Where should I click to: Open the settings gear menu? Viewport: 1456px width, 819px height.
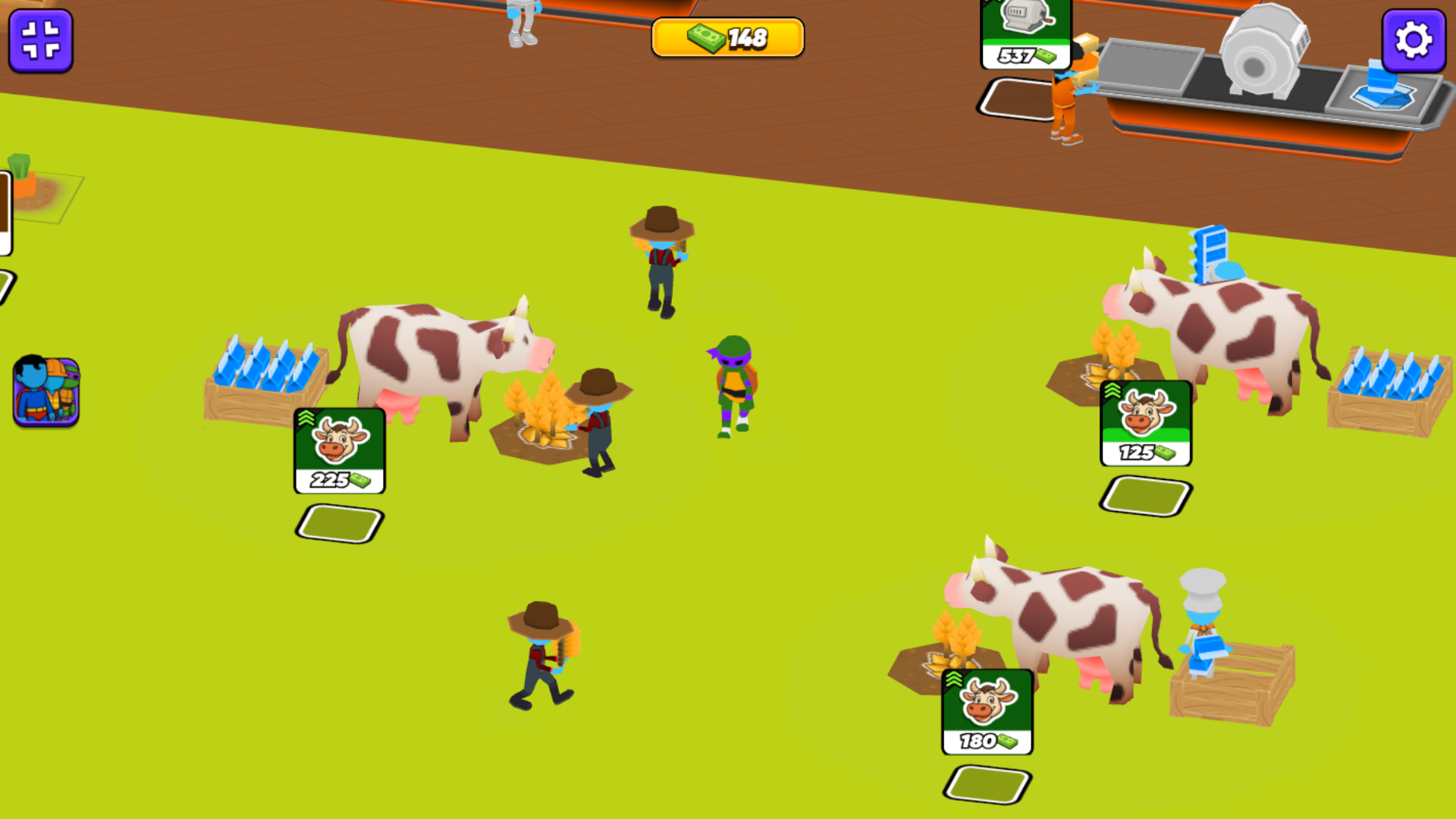(x=1413, y=42)
